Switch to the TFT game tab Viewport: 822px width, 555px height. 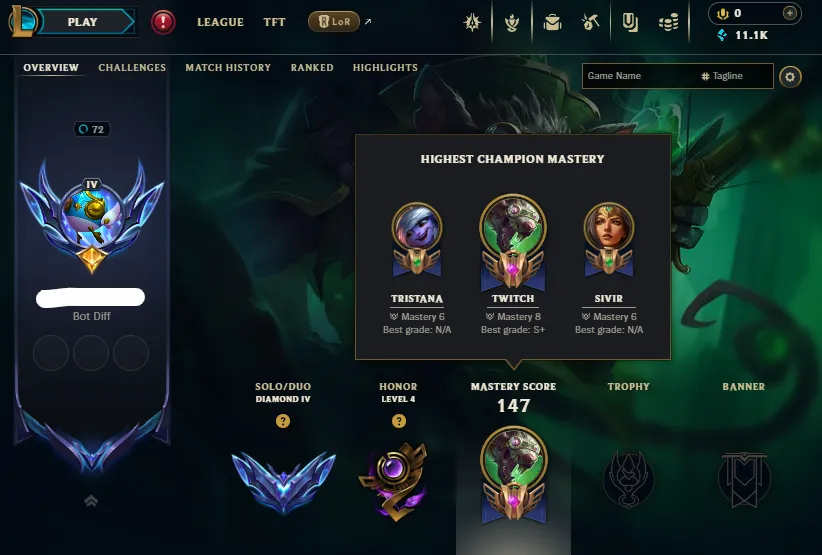pyautogui.click(x=274, y=22)
